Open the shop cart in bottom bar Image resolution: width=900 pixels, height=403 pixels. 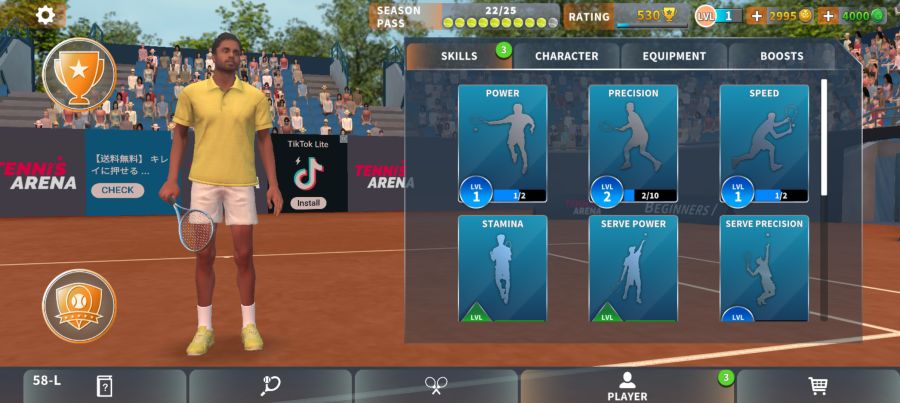coord(817,386)
